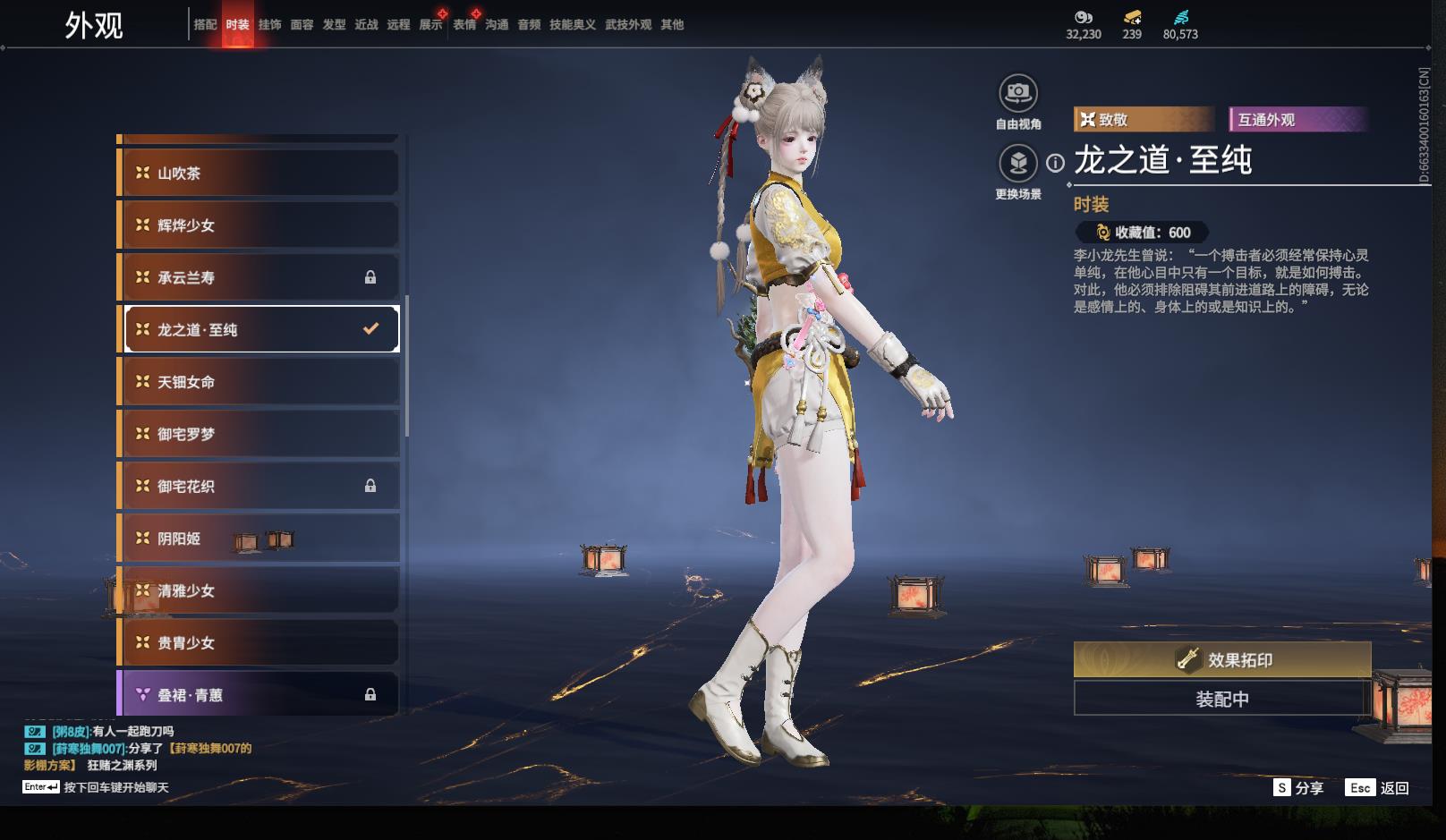The width and height of the screenshot is (1446, 840).
Task: Click the 装配中 equip button
Action: coord(1221,699)
